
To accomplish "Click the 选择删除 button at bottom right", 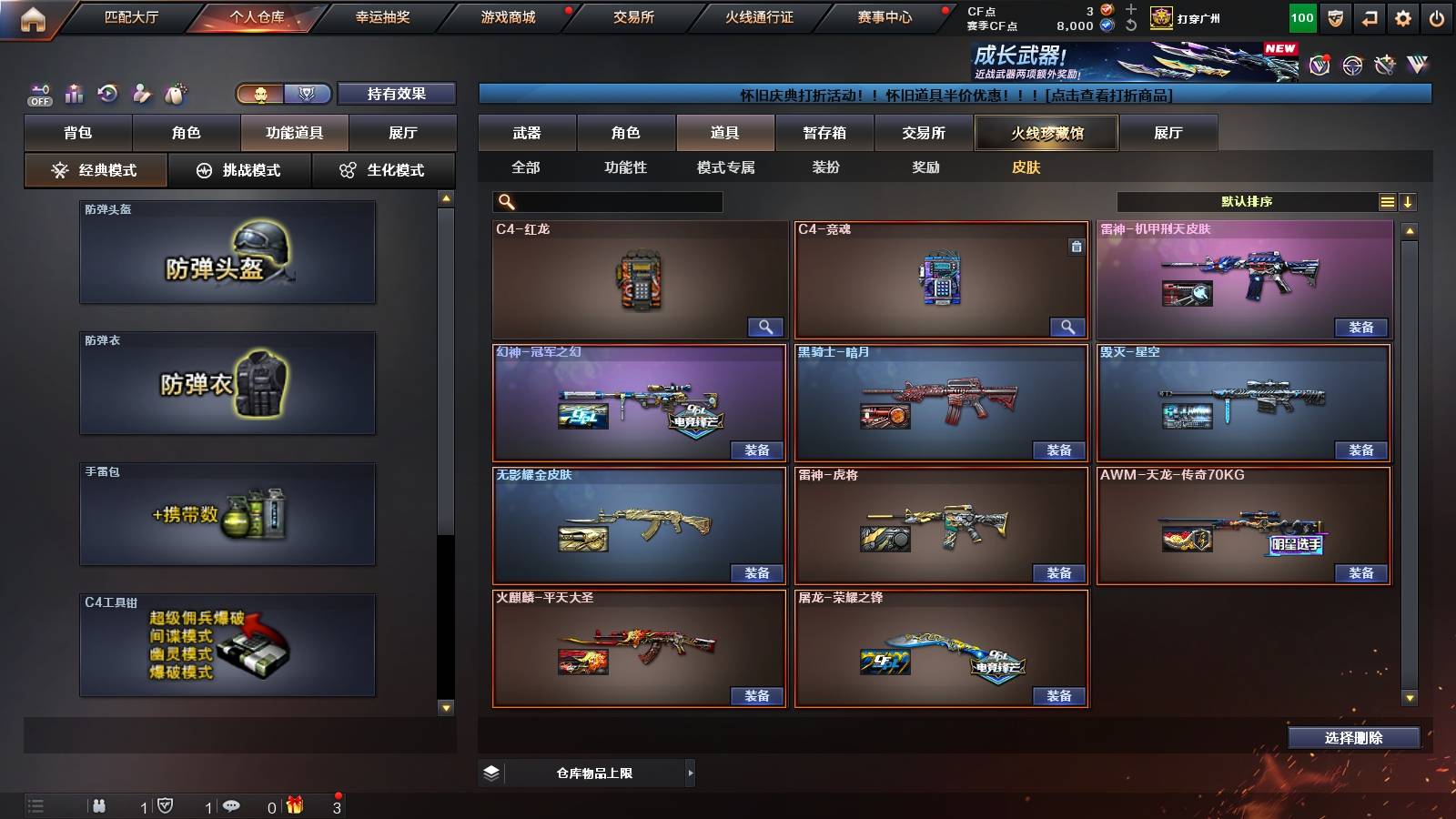I will 1353,737.
